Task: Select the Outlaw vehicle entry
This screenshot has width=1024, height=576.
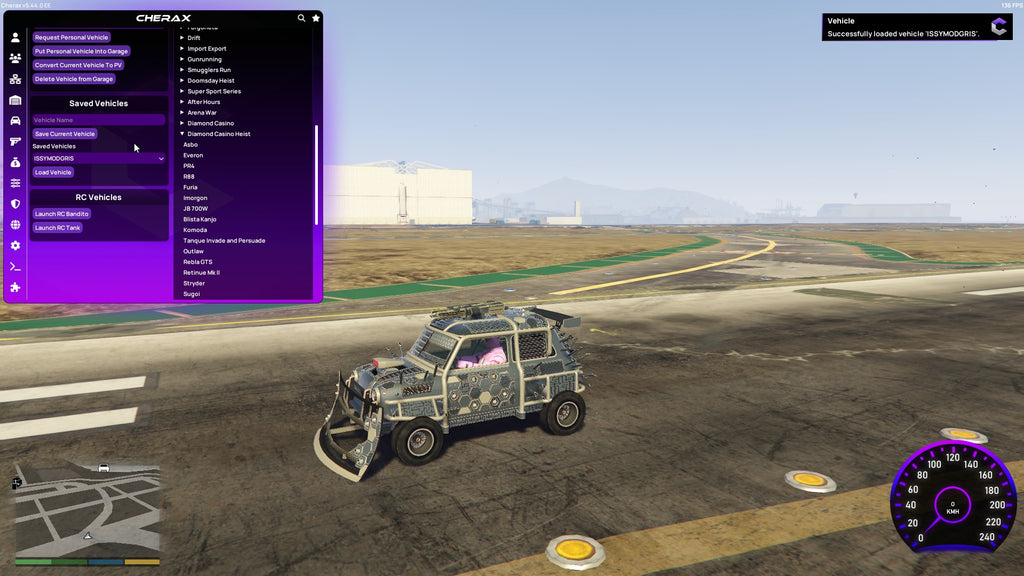Action: point(193,251)
